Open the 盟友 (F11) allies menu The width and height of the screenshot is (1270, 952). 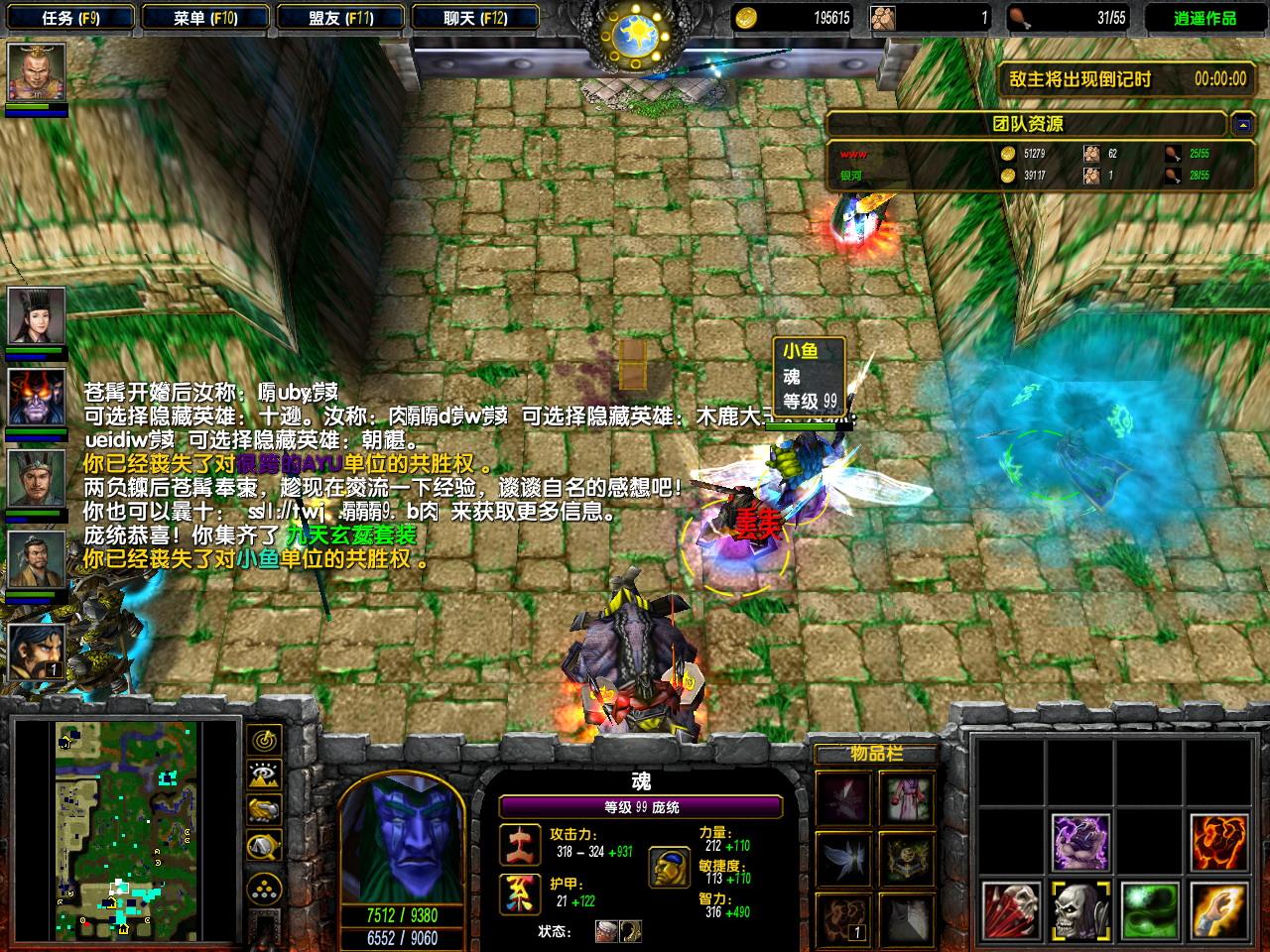pyautogui.click(x=340, y=18)
